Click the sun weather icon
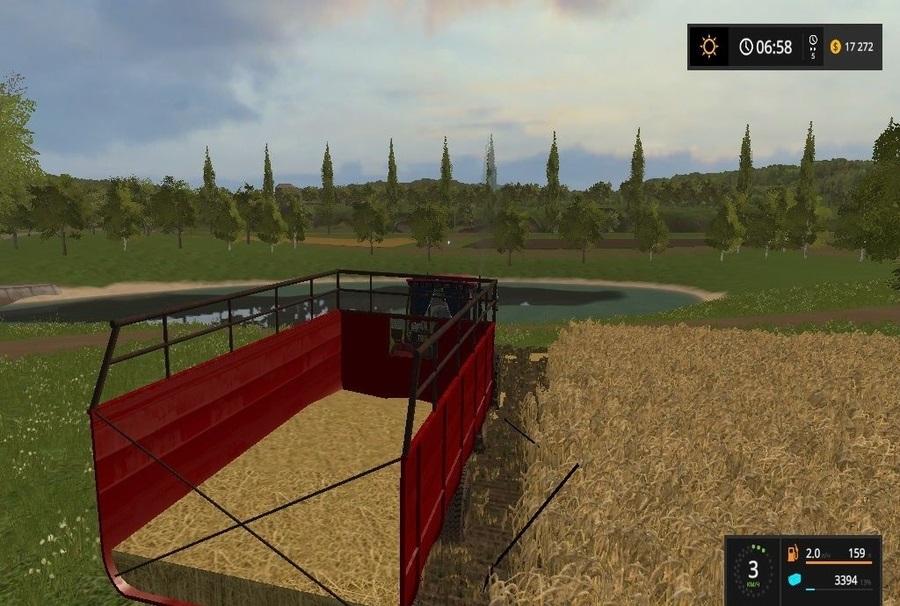This screenshot has height=606, width=900. pos(710,47)
